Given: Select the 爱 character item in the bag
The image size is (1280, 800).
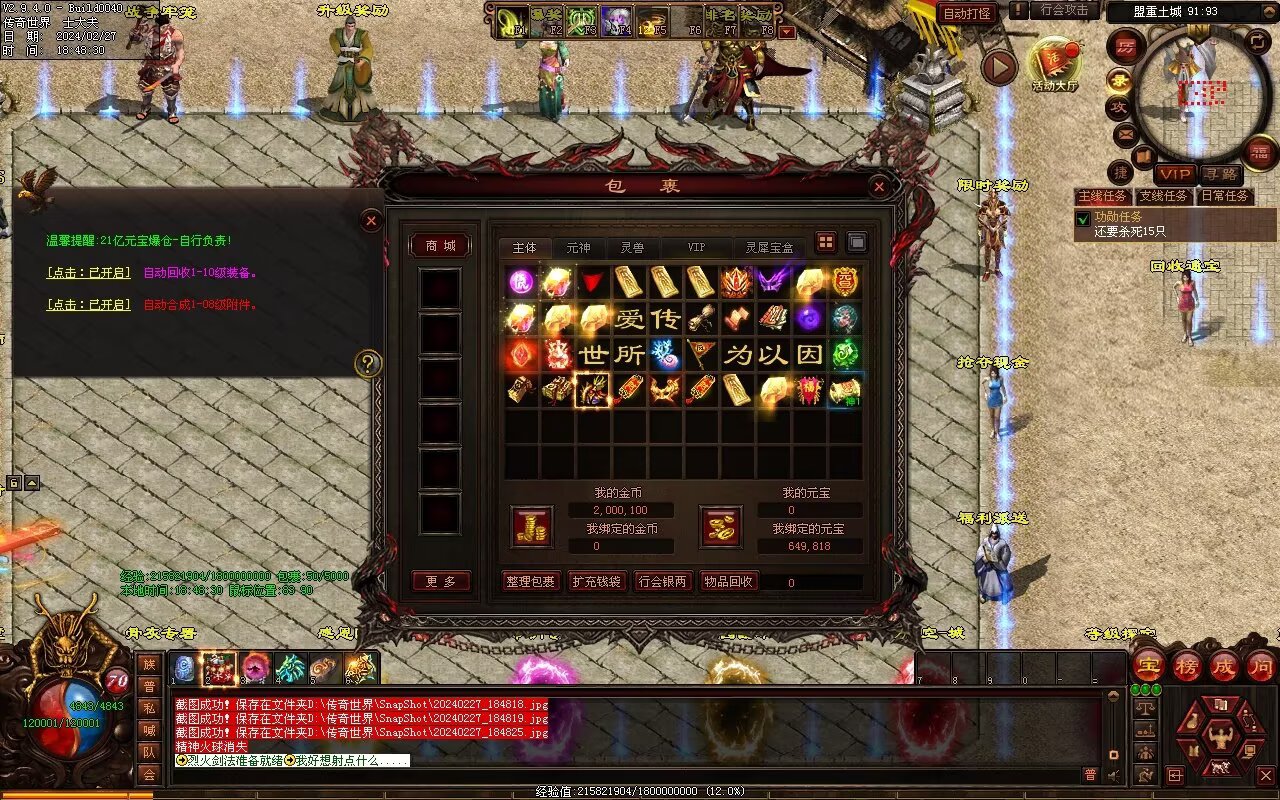Looking at the screenshot, I should (x=629, y=319).
